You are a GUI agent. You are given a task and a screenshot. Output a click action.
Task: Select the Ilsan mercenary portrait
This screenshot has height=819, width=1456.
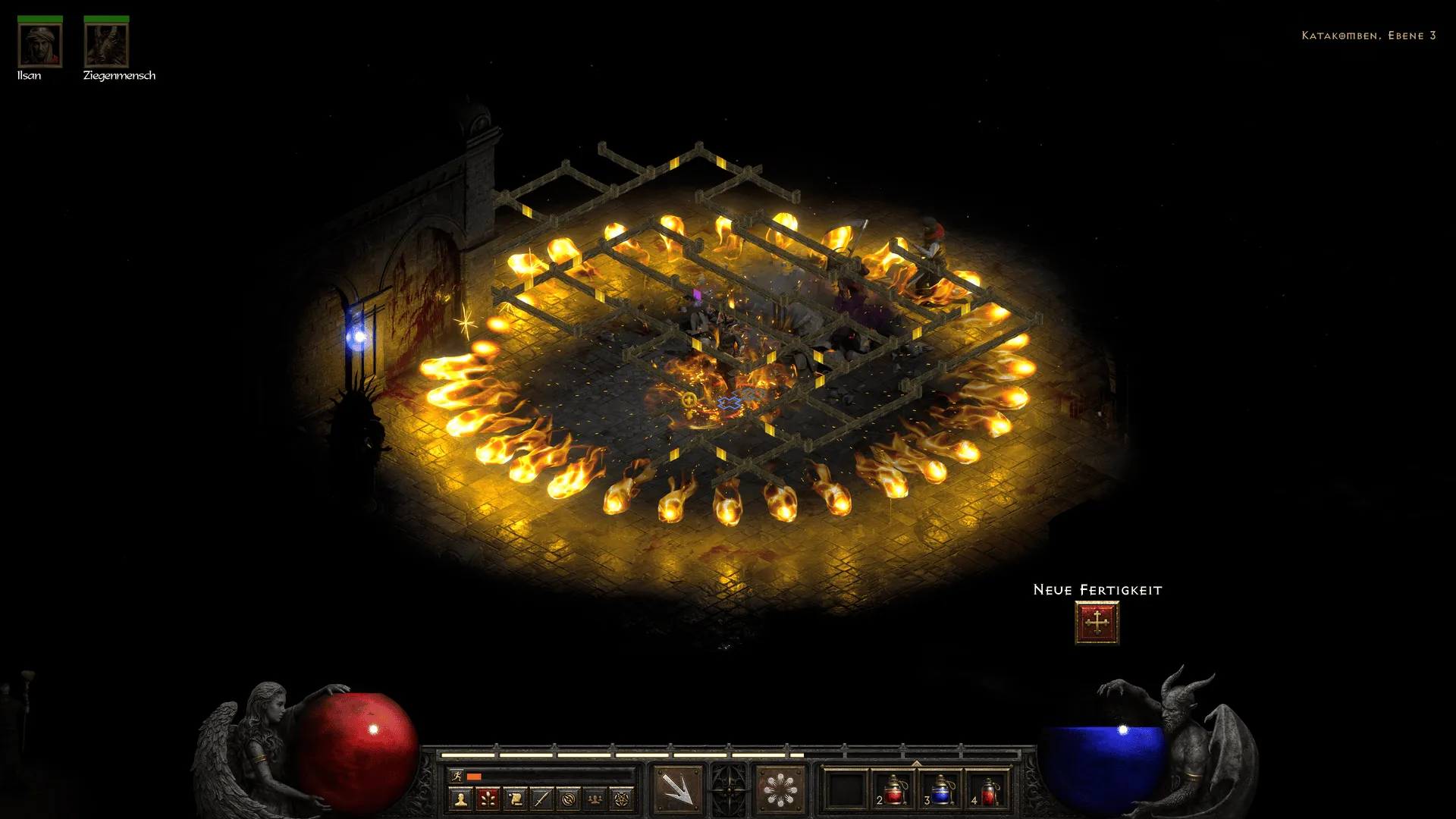[x=39, y=45]
